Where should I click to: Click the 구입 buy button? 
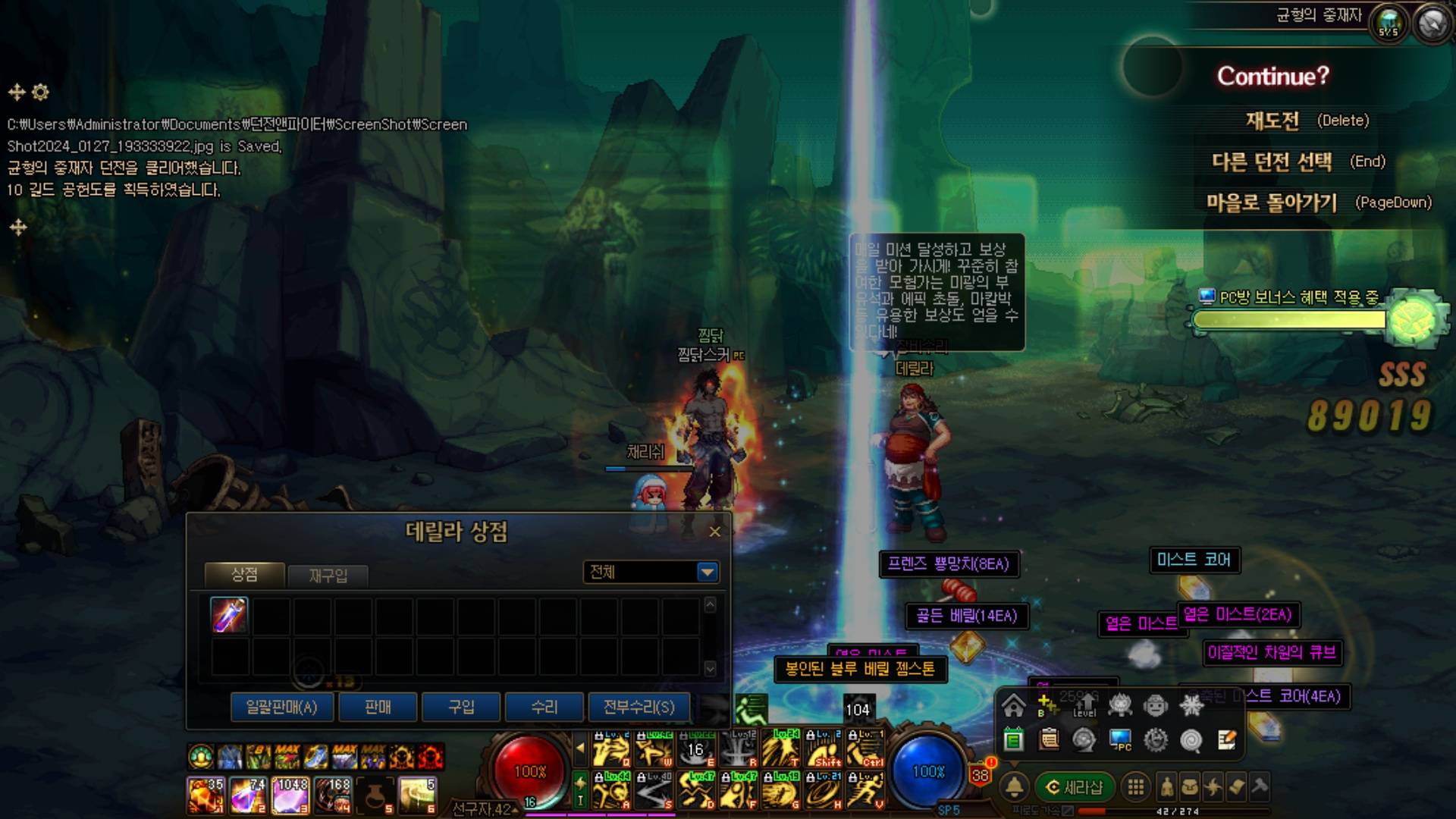[x=461, y=708]
